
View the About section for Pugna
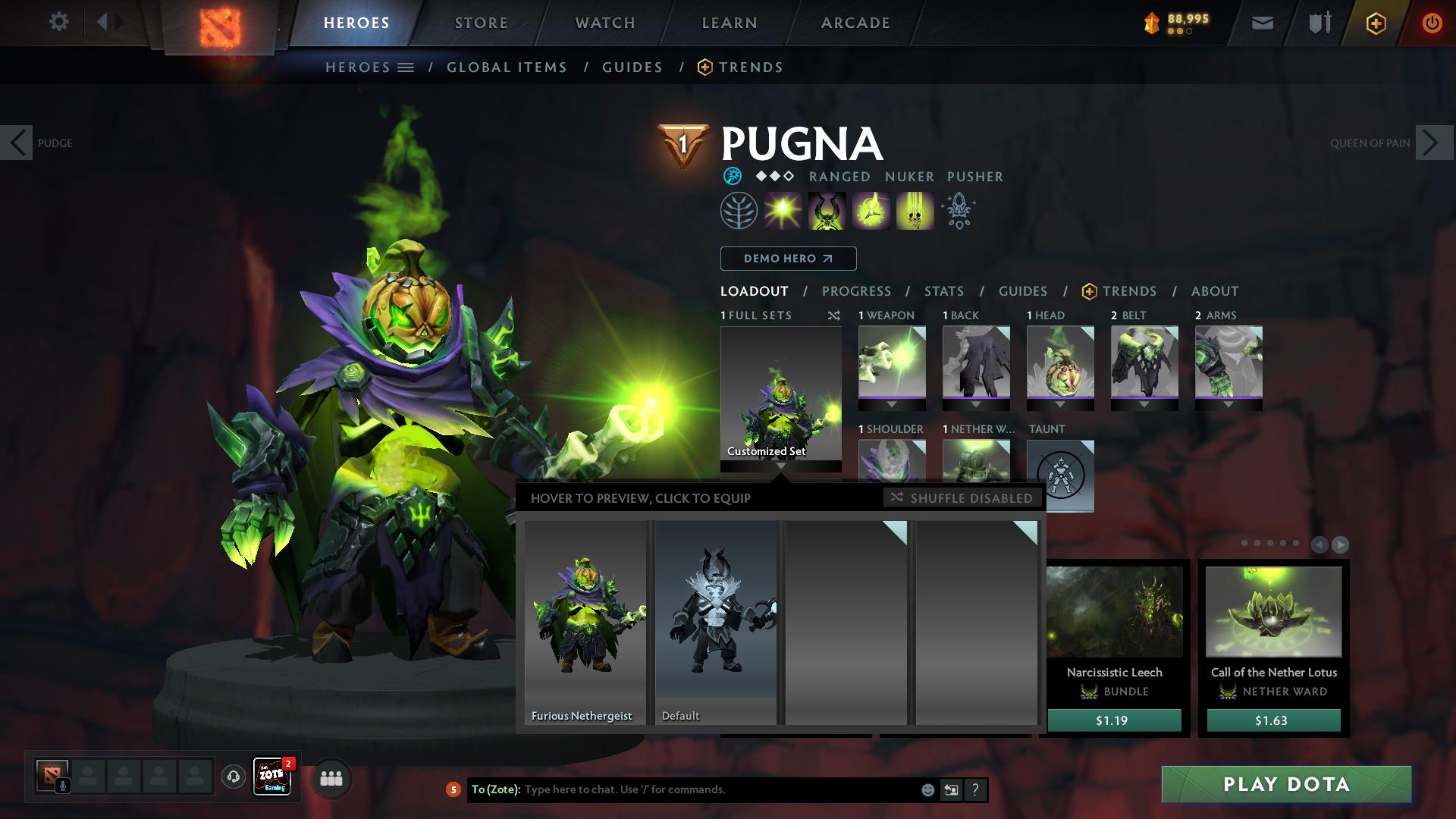pyautogui.click(x=1215, y=291)
